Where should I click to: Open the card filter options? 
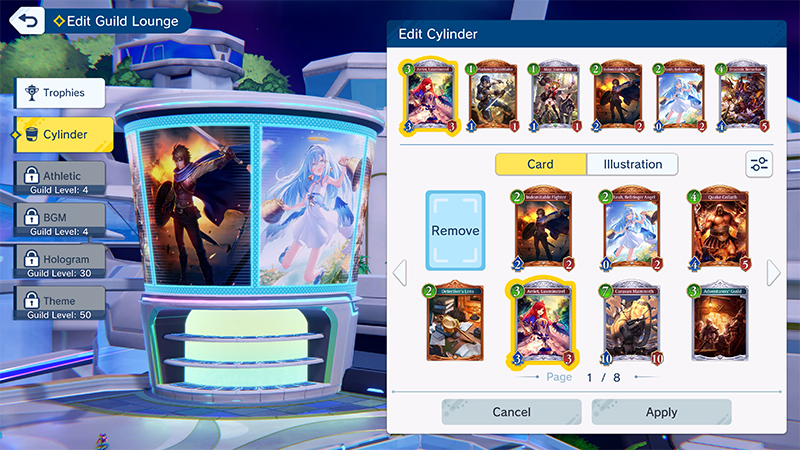[759, 165]
